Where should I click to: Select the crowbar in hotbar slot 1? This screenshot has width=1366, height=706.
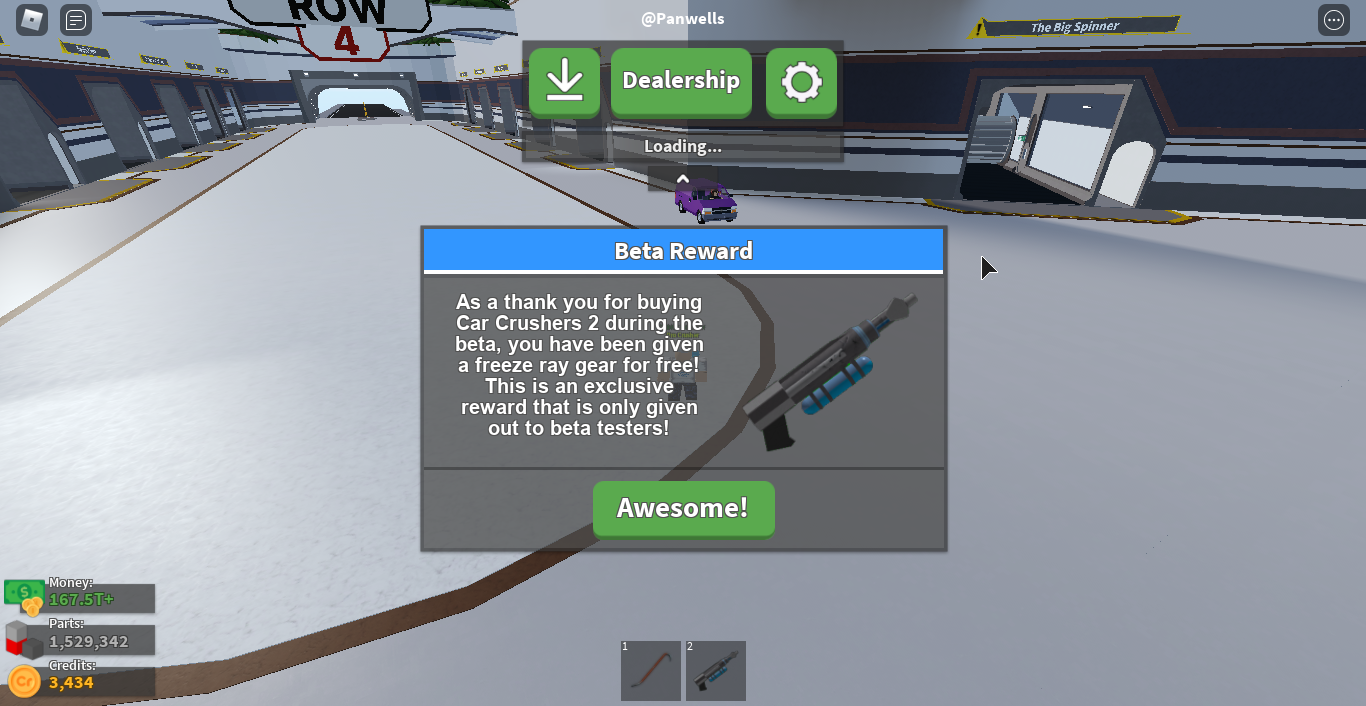click(651, 670)
